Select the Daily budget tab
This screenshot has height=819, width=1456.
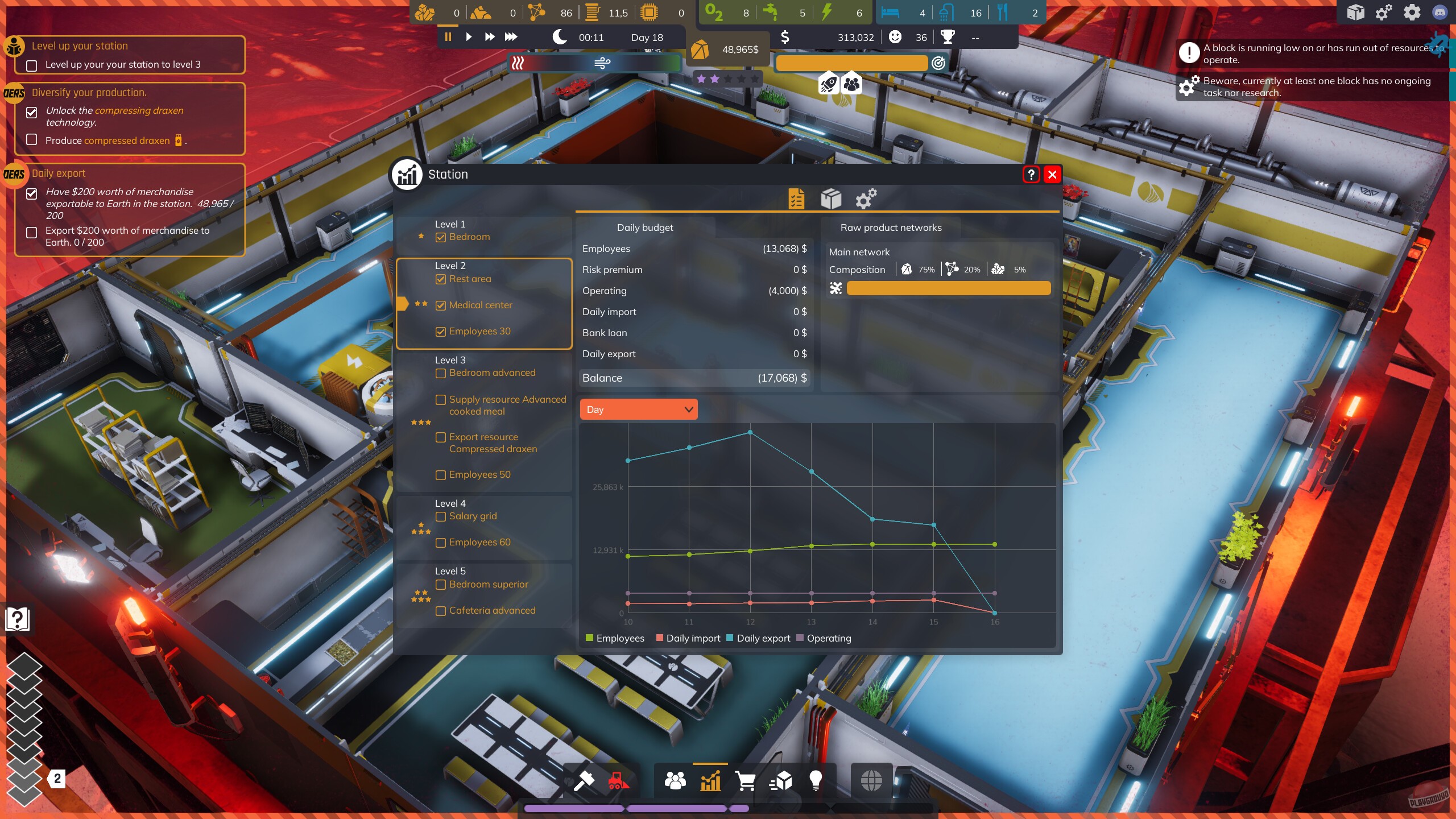[x=644, y=227]
